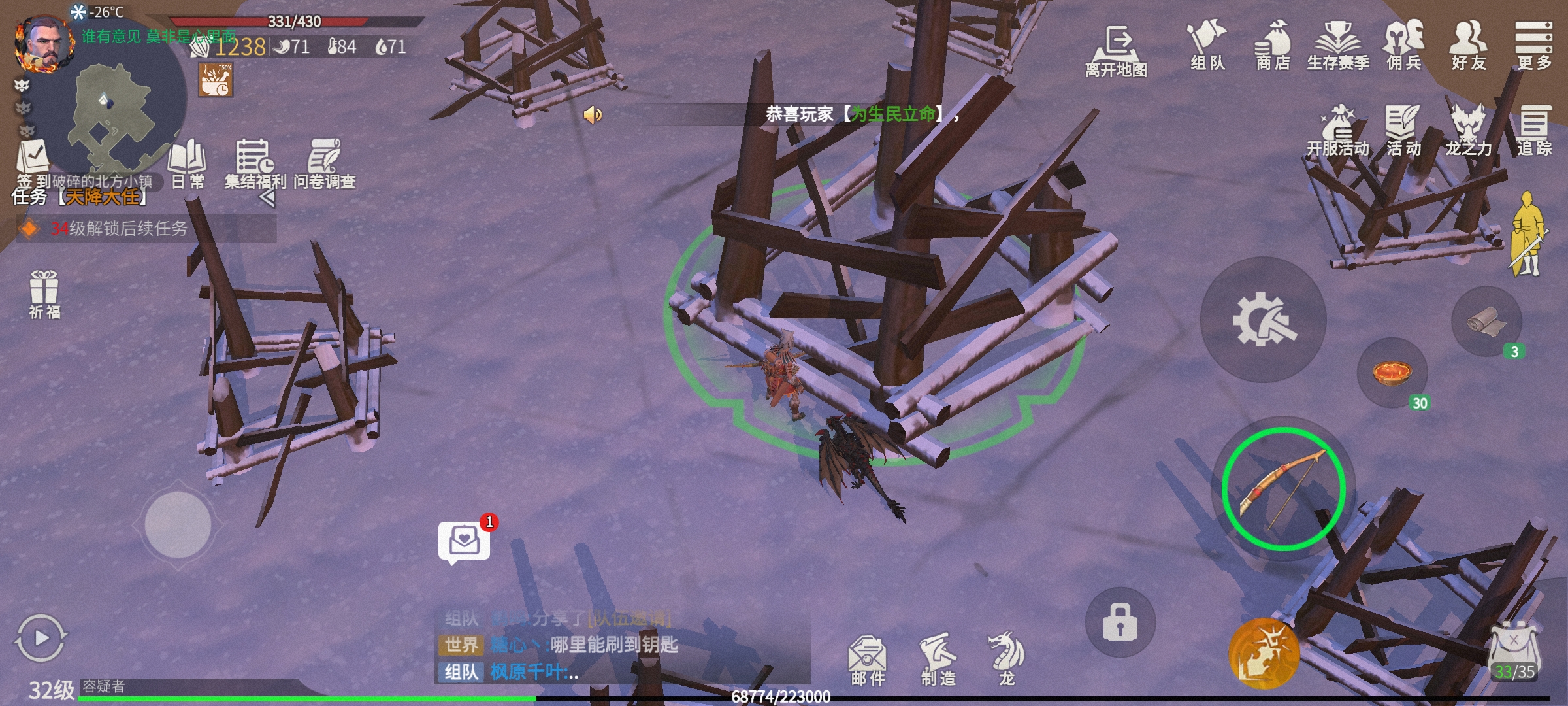Open the backpack showing 33/35
This screenshot has height=706, width=1568.
(1514, 654)
